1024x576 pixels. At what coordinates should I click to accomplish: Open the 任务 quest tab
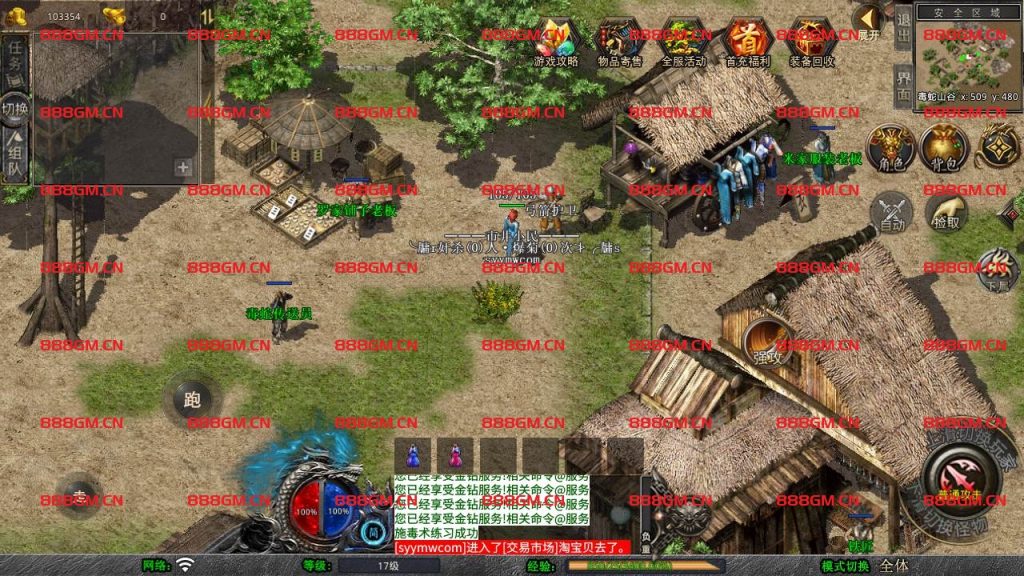(16, 63)
